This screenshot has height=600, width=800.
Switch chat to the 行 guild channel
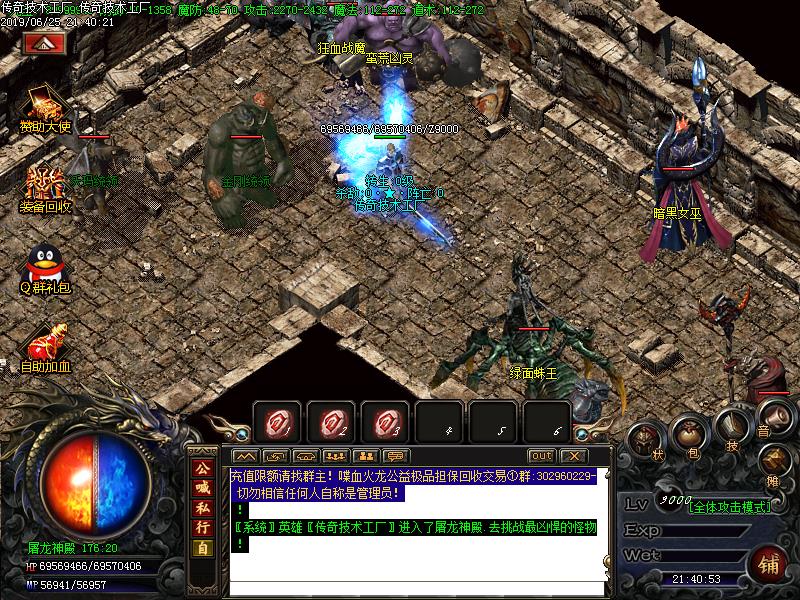[202, 526]
